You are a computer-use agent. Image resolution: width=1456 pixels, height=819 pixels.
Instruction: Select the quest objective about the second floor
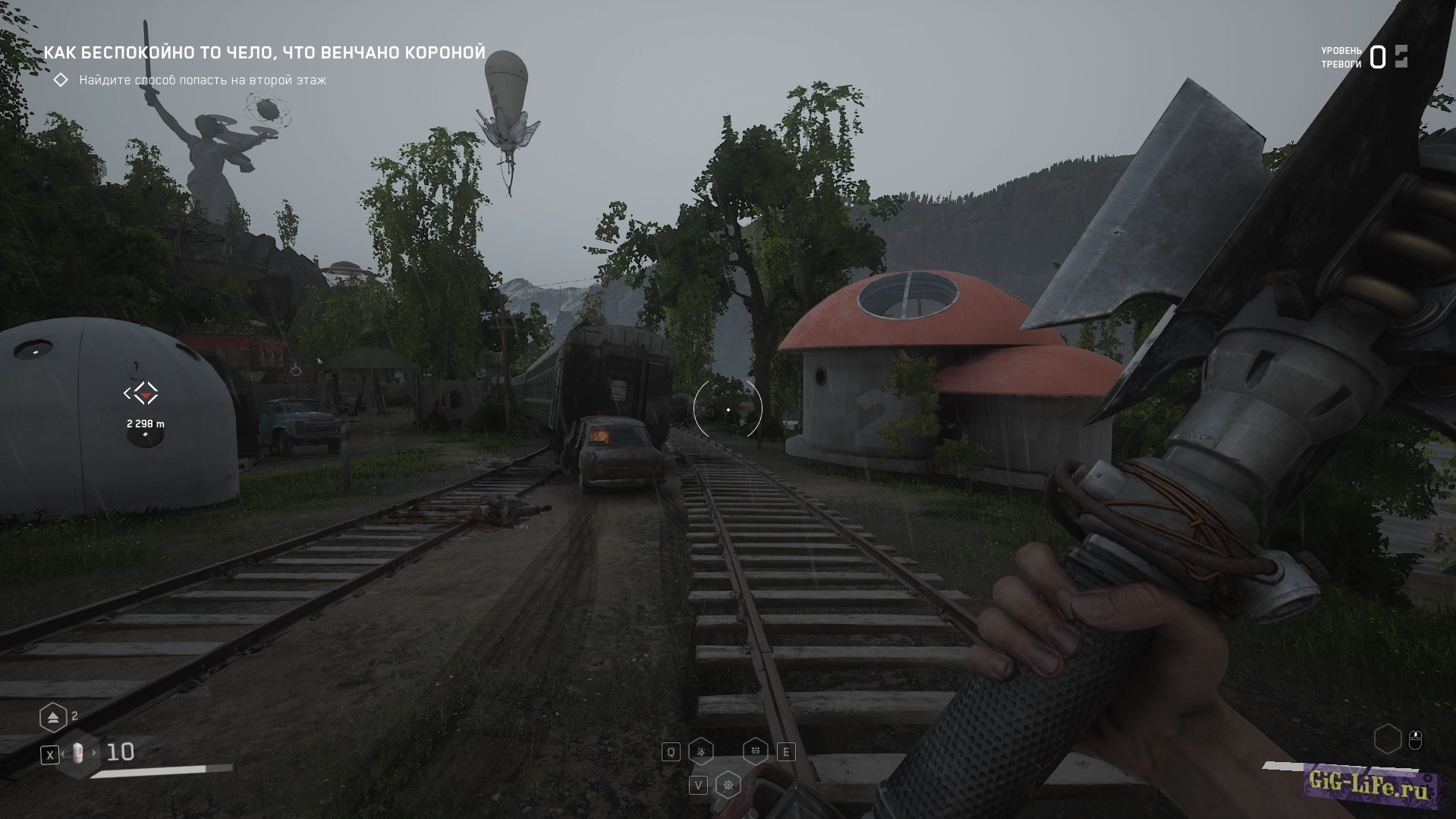(x=203, y=80)
